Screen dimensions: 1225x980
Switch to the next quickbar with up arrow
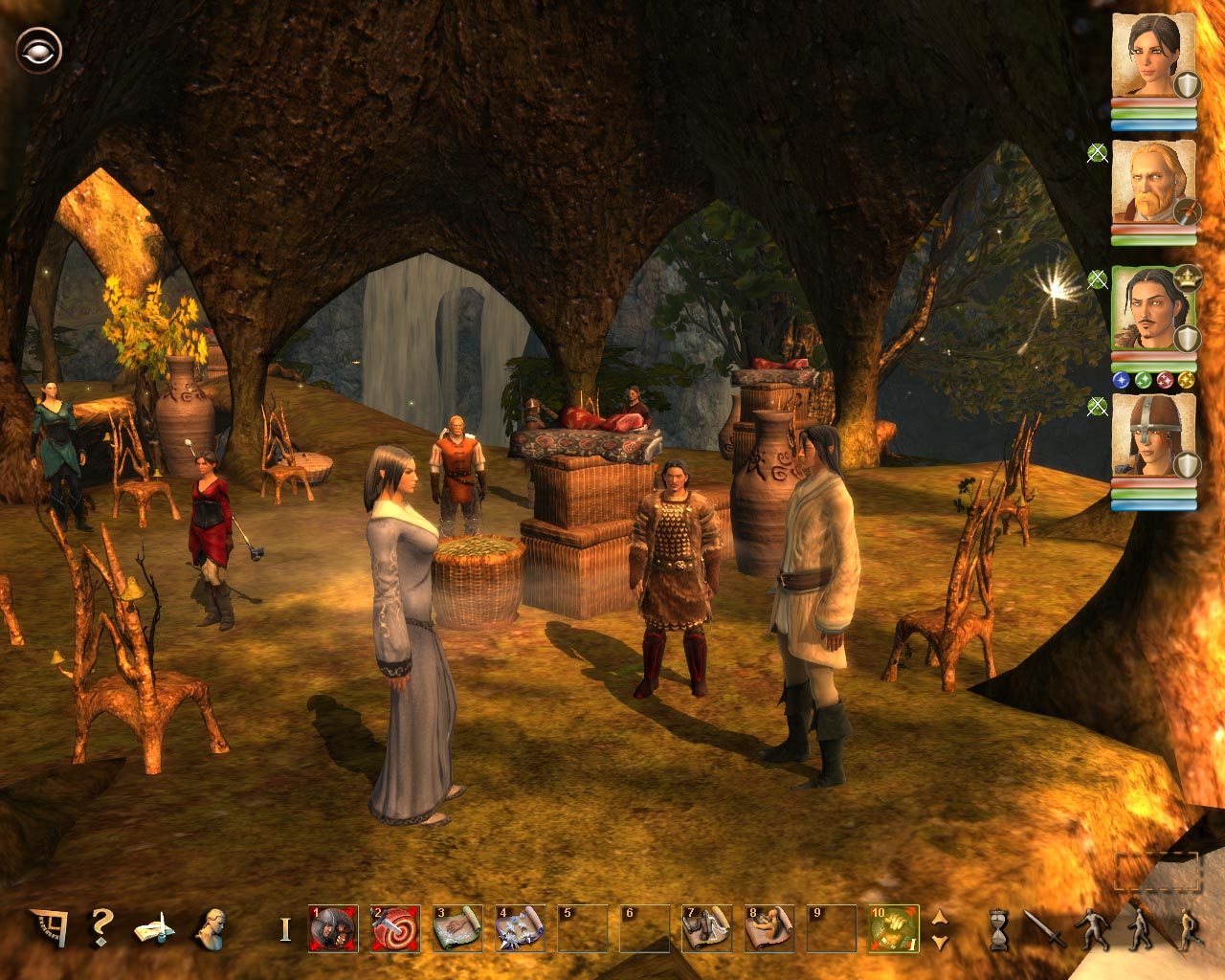coord(940,917)
